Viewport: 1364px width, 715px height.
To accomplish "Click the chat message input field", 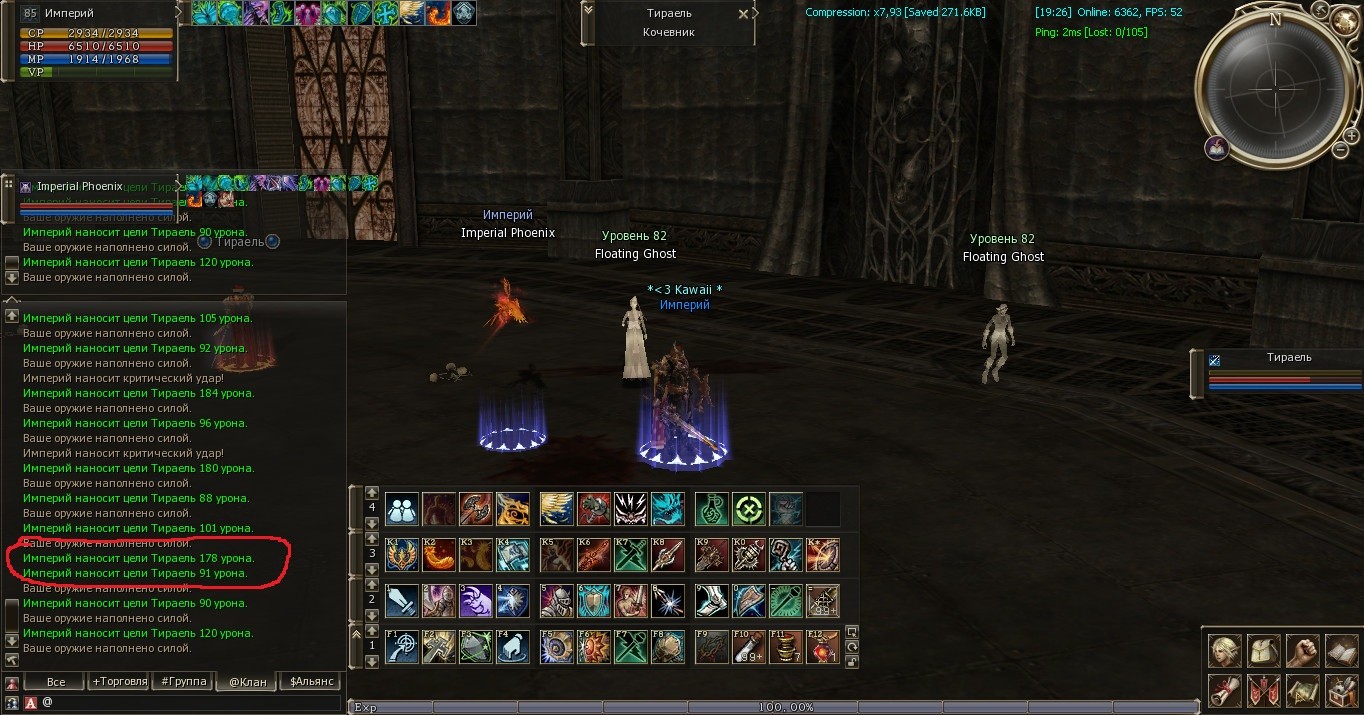I will coord(190,703).
